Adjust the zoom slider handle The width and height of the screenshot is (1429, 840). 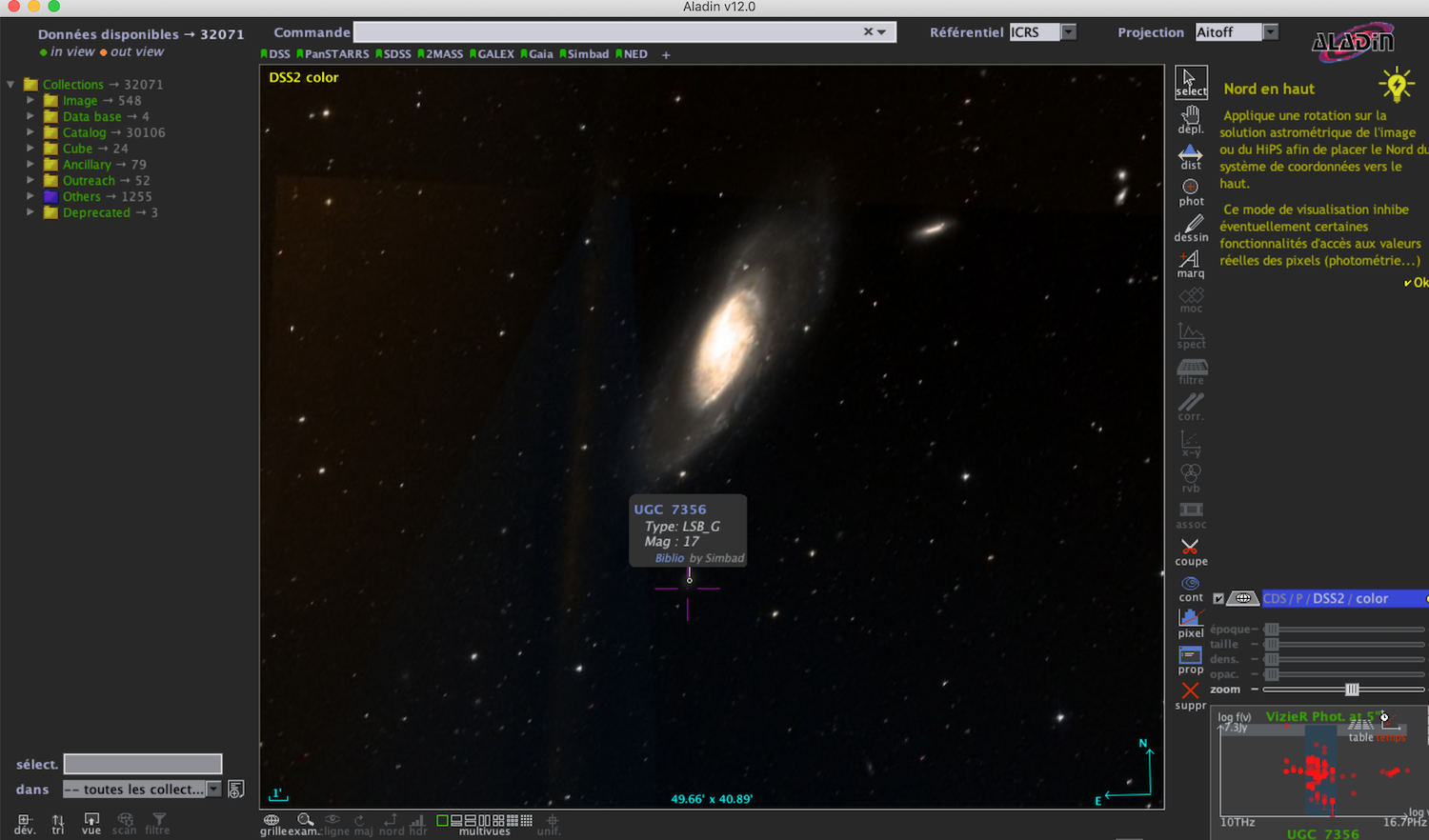click(1352, 690)
